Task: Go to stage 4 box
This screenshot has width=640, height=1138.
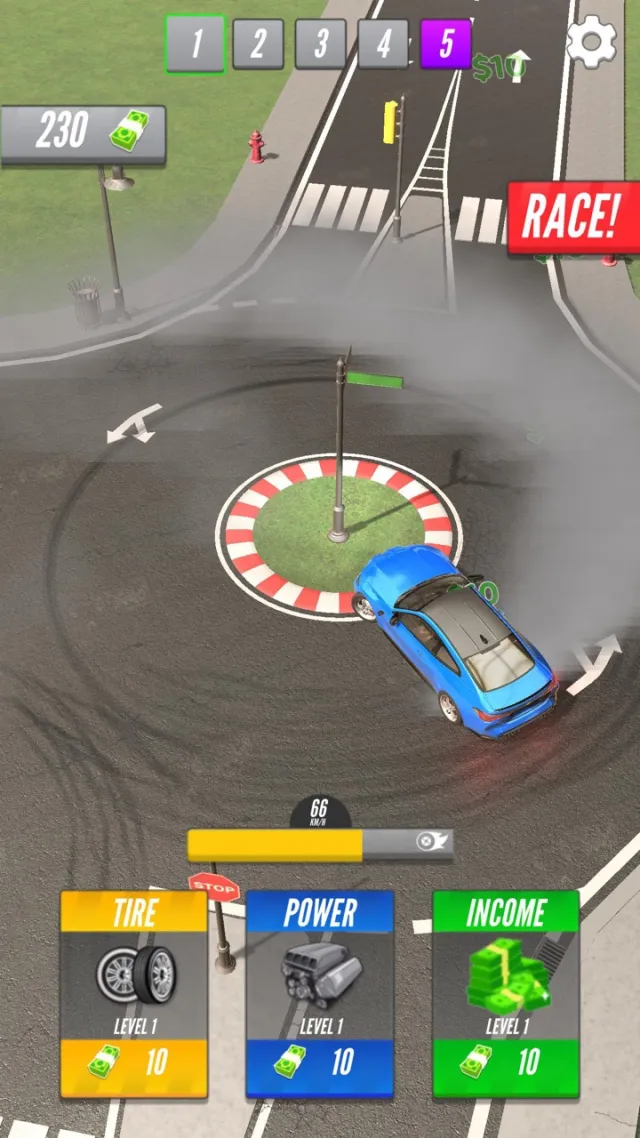Action: pyautogui.click(x=383, y=44)
